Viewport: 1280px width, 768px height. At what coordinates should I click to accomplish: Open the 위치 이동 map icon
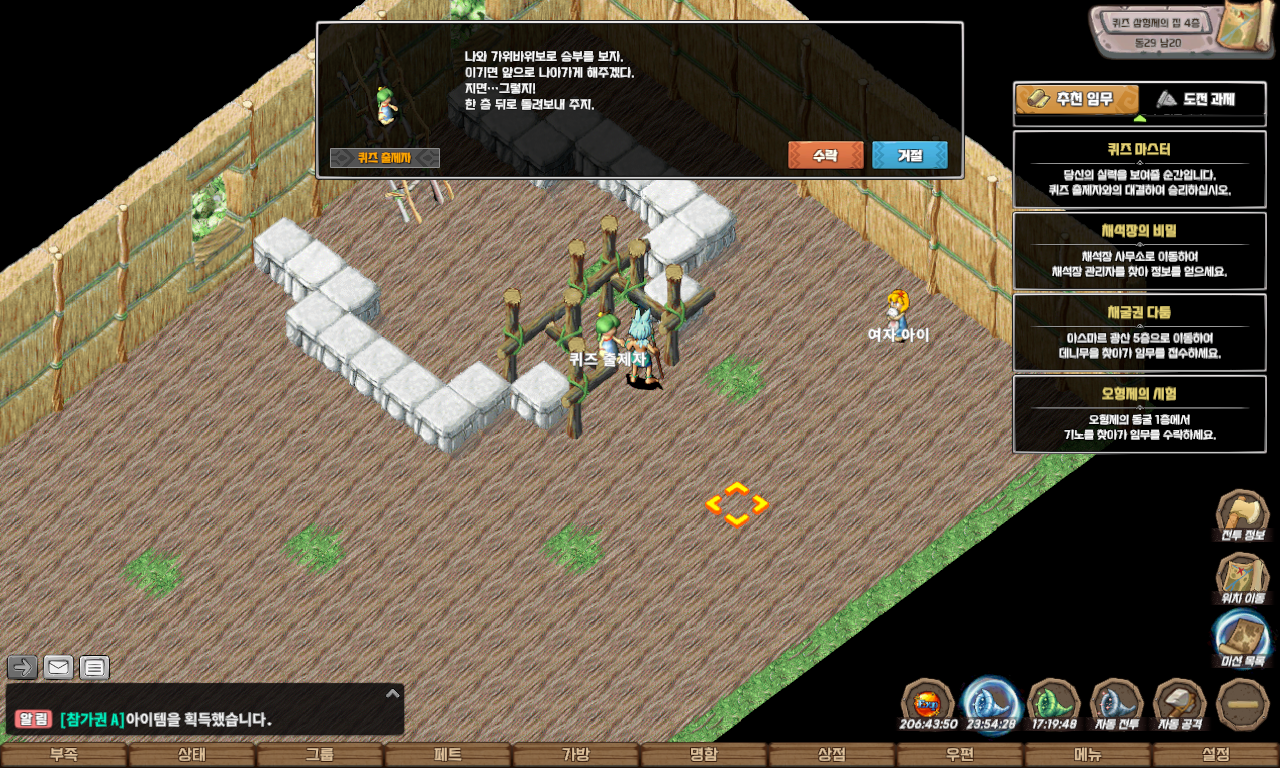pyautogui.click(x=1242, y=577)
